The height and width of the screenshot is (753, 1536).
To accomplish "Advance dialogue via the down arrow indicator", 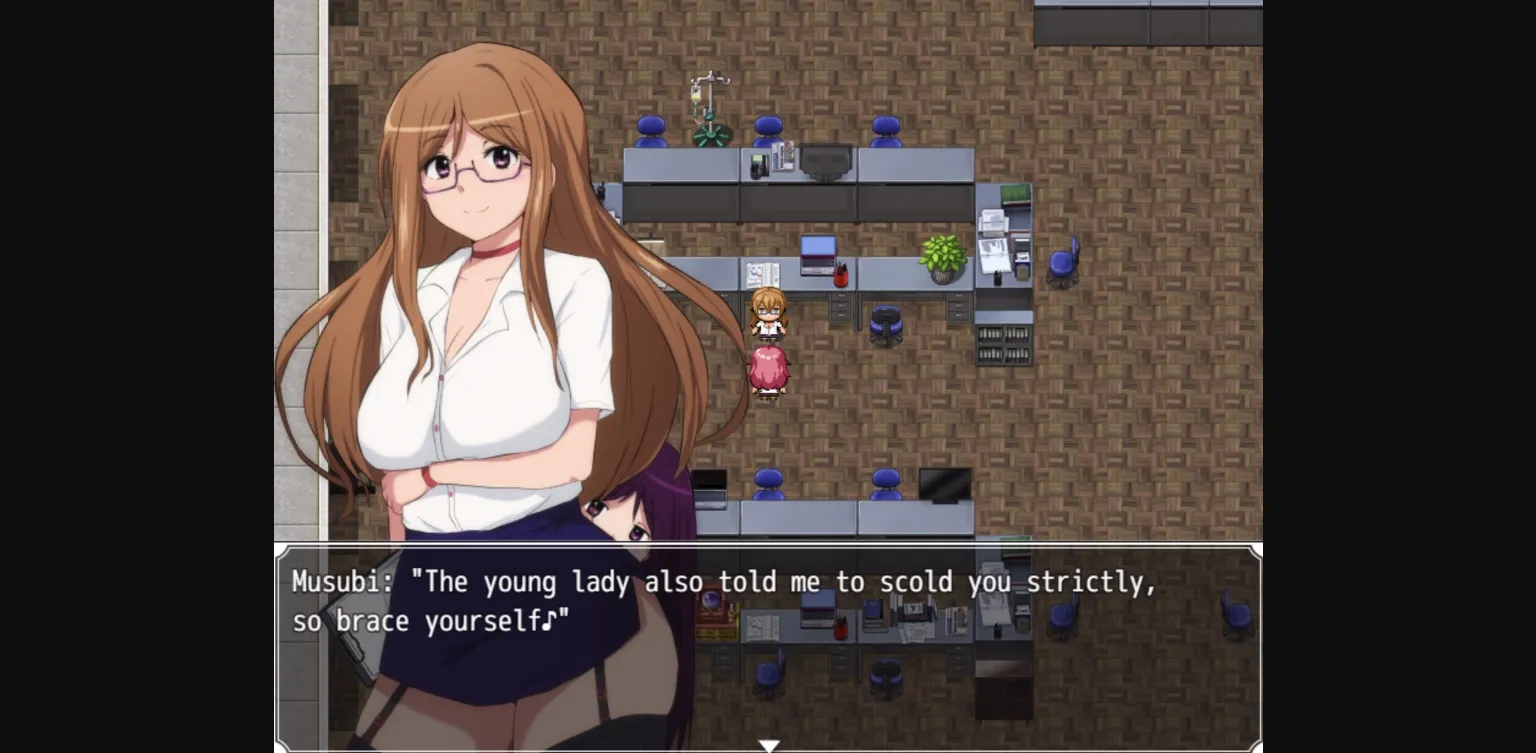I will (769, 744).
